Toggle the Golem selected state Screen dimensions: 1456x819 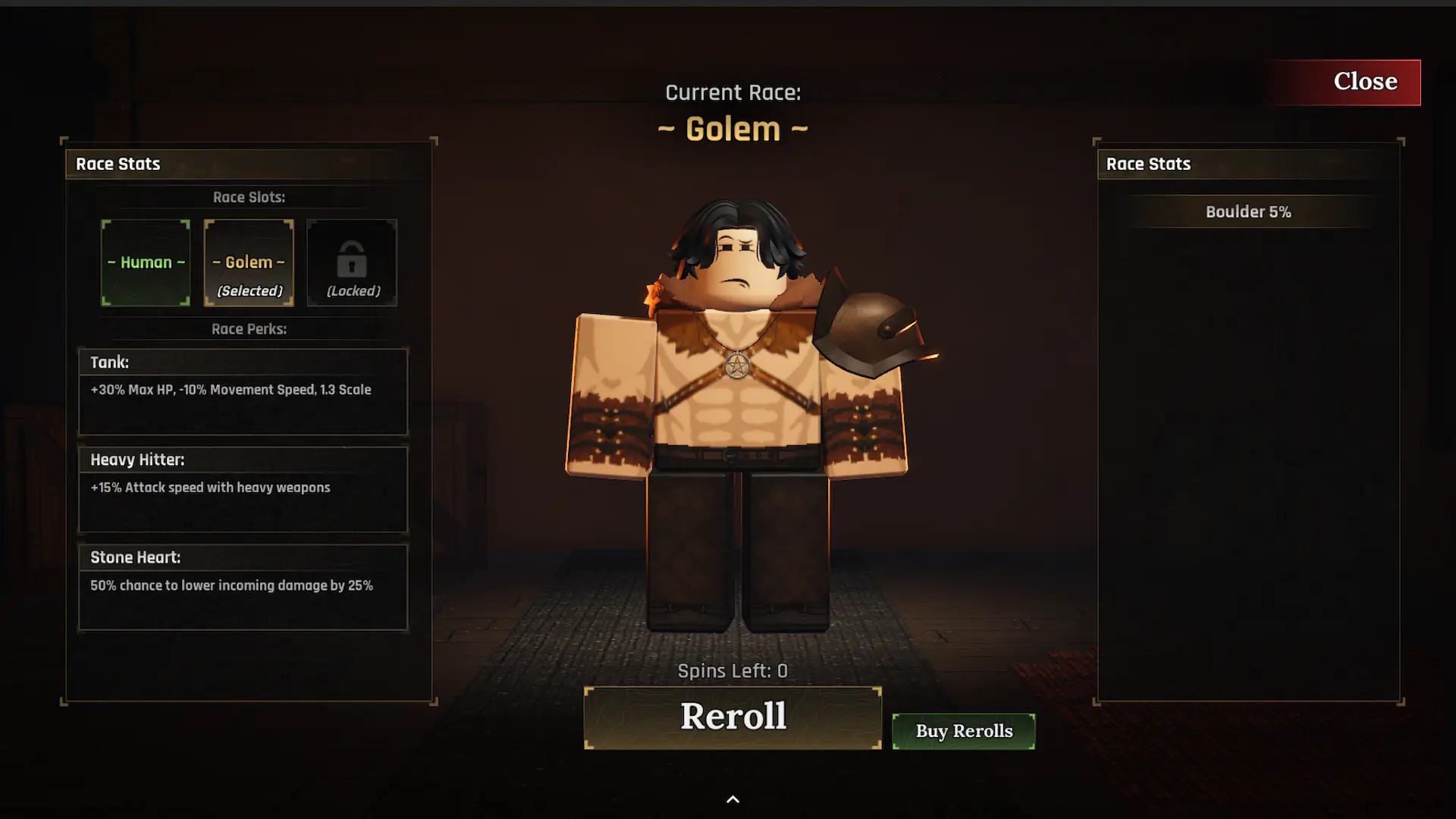(249, 262)
